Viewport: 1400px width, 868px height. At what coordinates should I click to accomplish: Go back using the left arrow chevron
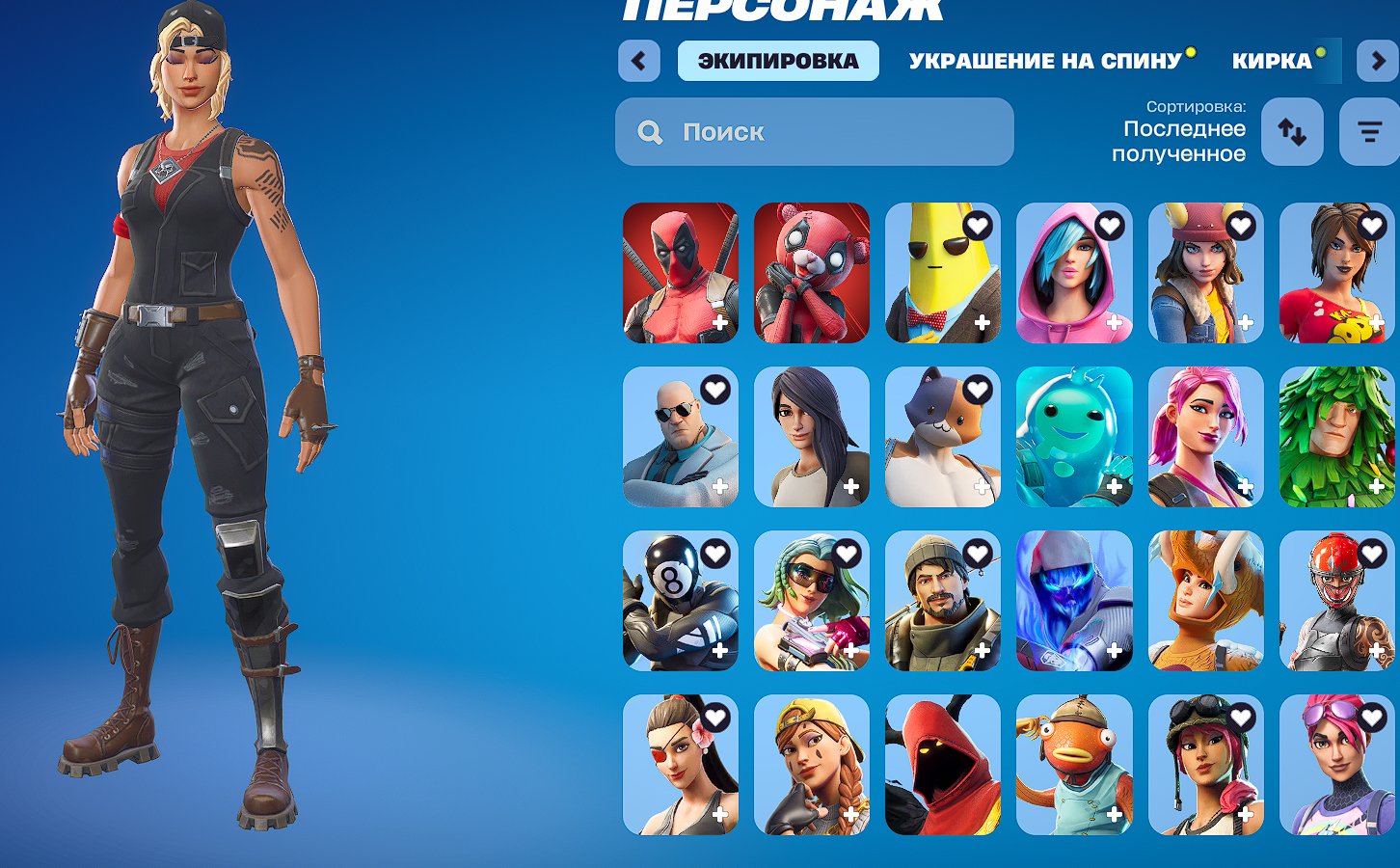click(x=639, y=61)
